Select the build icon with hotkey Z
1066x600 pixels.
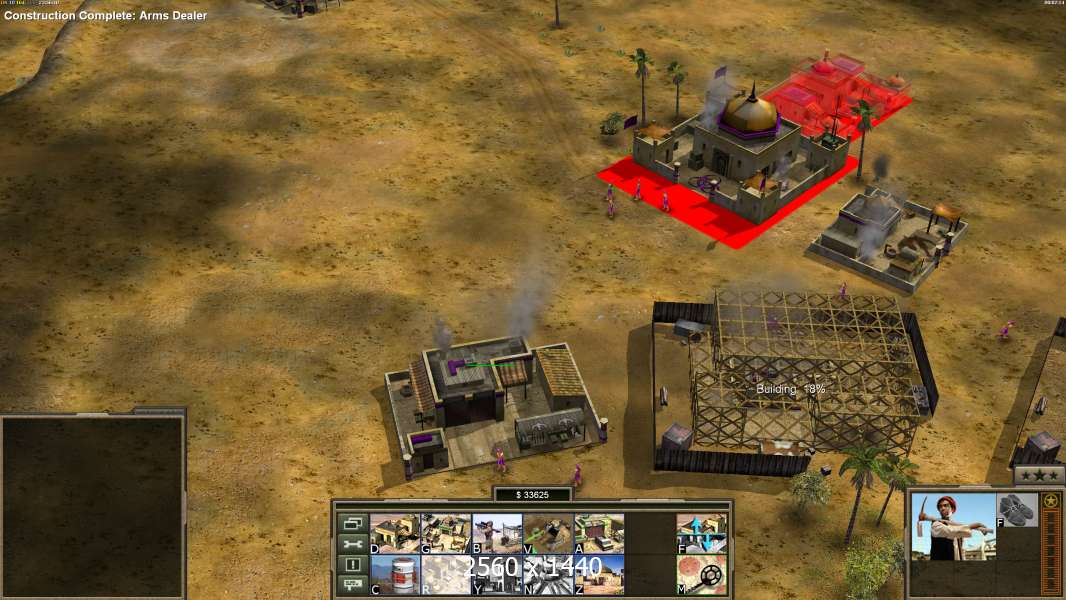click(x=599, y=574)
